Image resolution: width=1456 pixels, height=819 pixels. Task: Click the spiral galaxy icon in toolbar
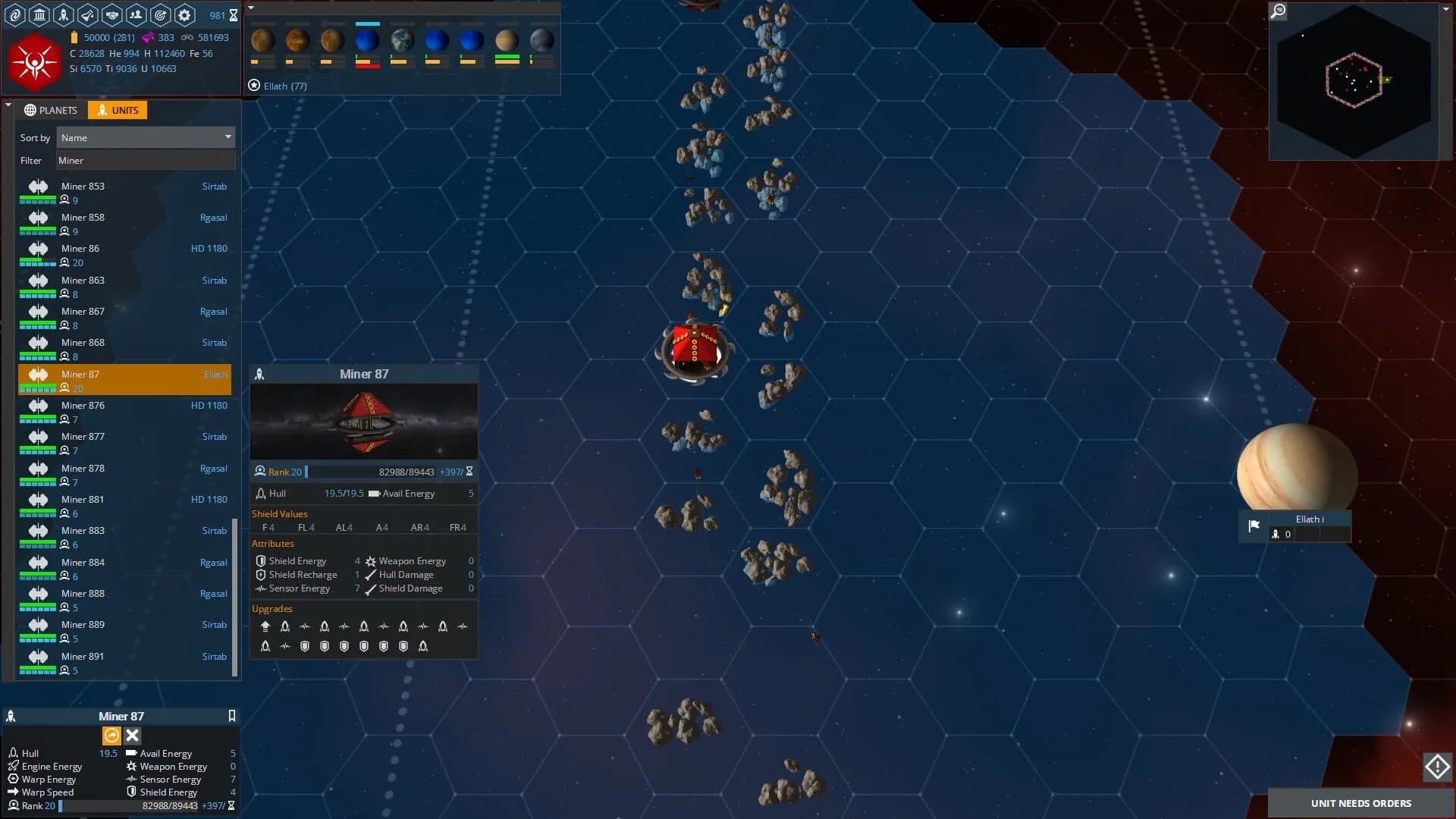point(15,15)
